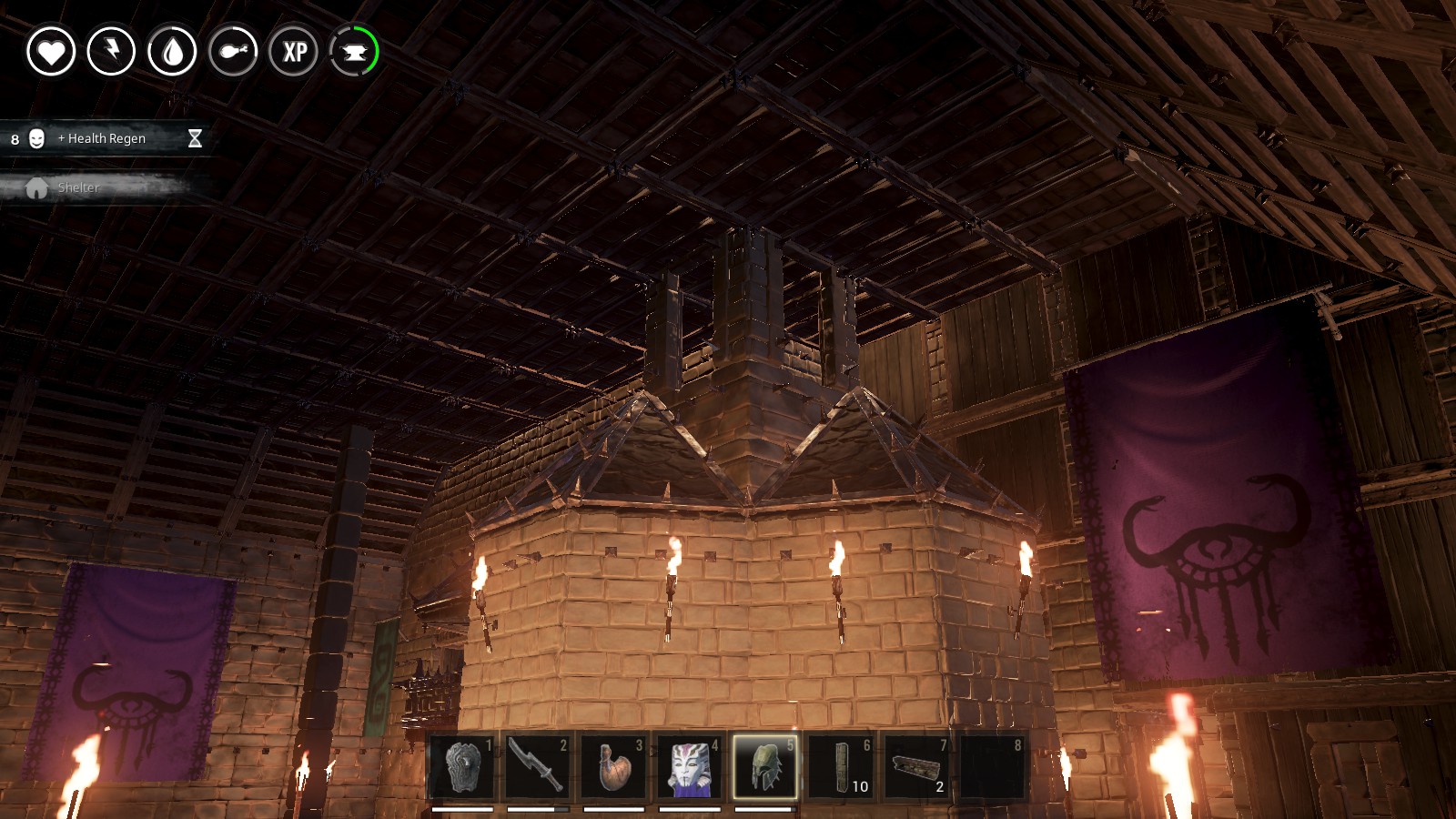Open the XP indicator icon

292,52
